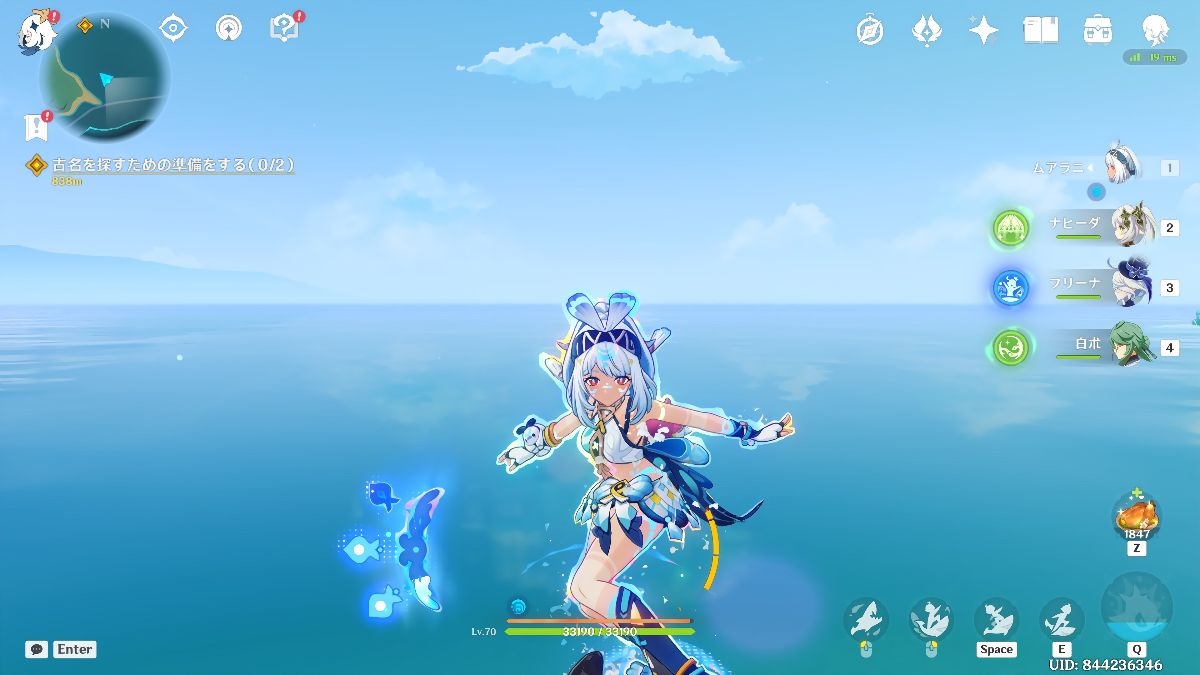This screenshot has height=675, width=1200.
Task: Trigger the jump action icon labeled Space
Action: 996,618
